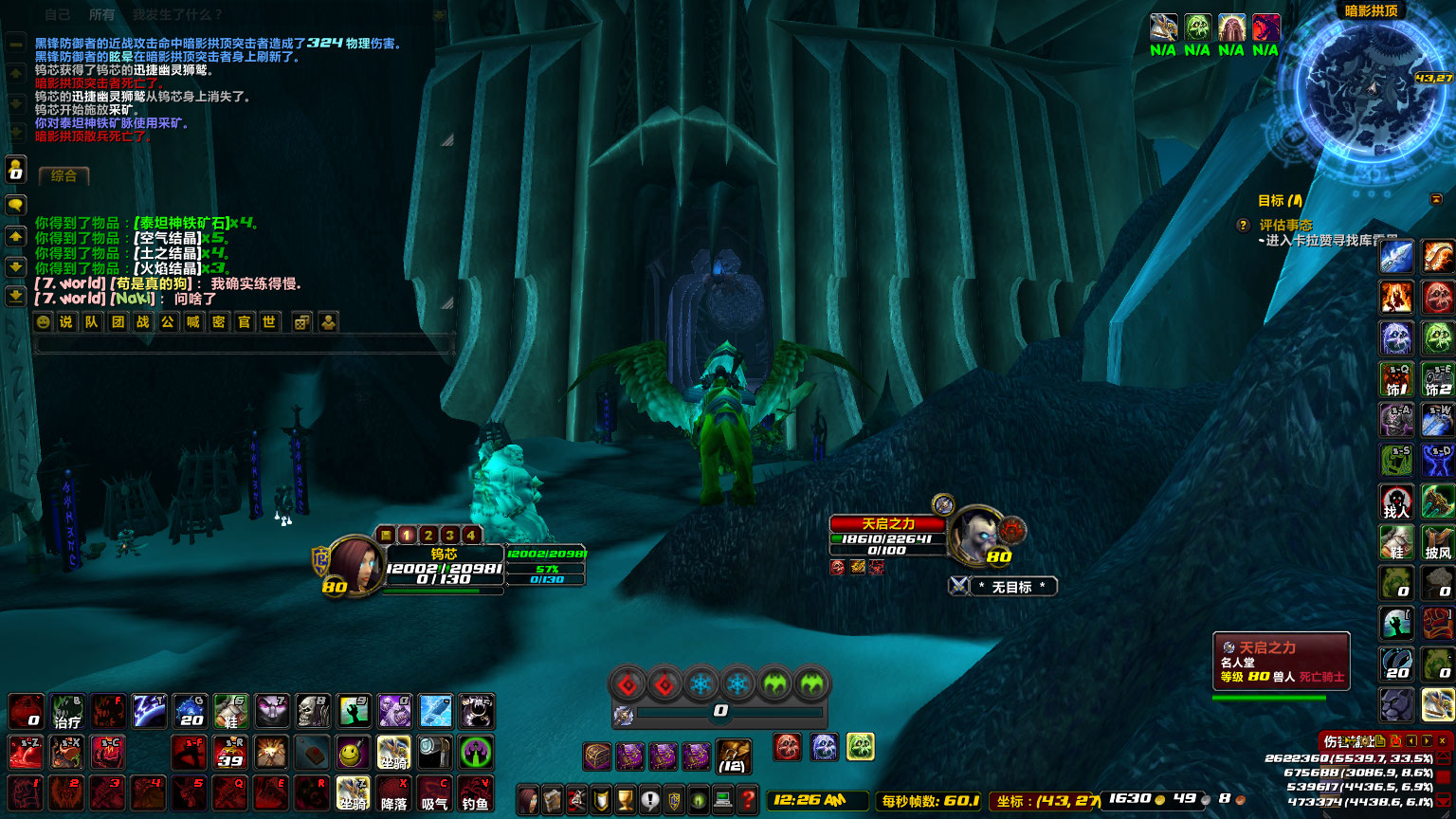Viewport: 1456px width, 819px height.
Task: Toggle the 世 world chat channel
Action: click(268, 322)
